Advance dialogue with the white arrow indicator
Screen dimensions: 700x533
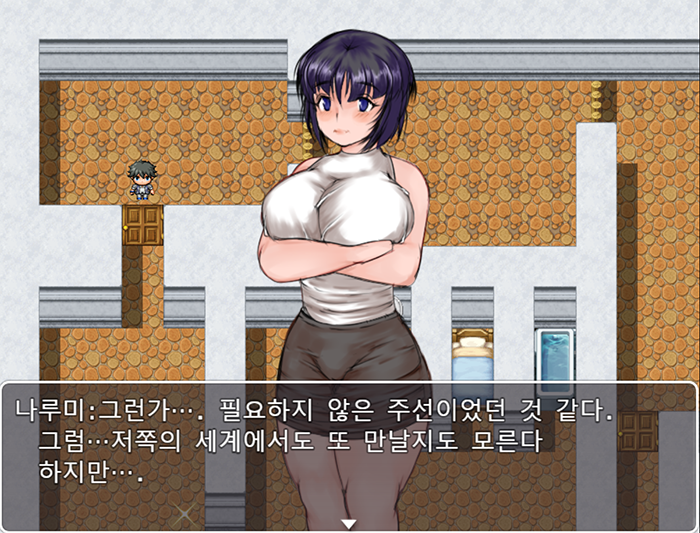pos(349,523)
